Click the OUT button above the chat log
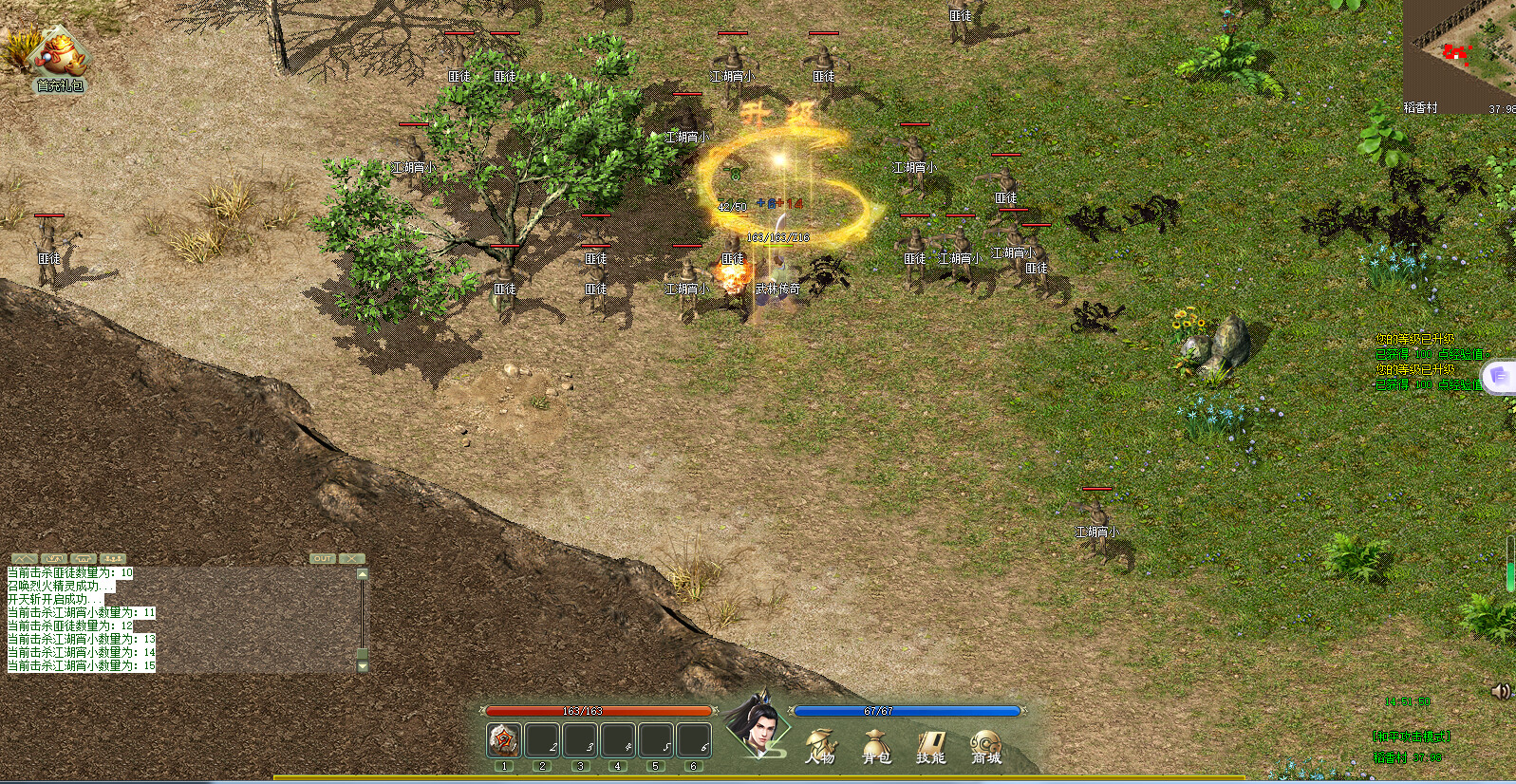 [x=323, y=558]
